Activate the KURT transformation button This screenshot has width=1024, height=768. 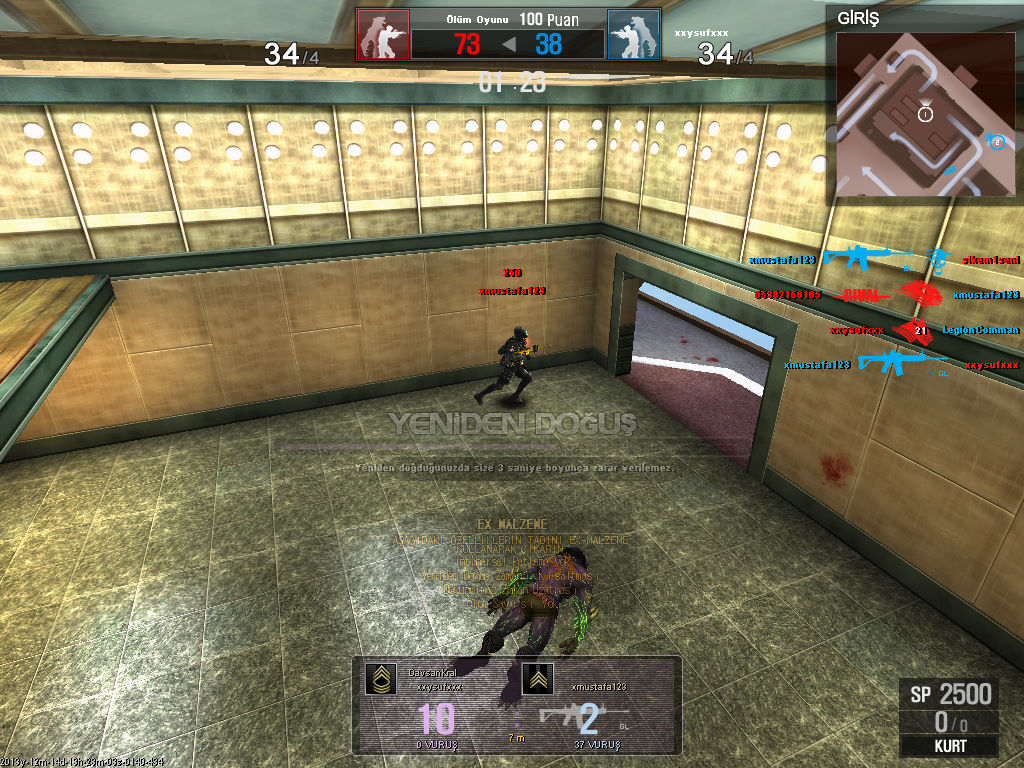click(948, 746)
